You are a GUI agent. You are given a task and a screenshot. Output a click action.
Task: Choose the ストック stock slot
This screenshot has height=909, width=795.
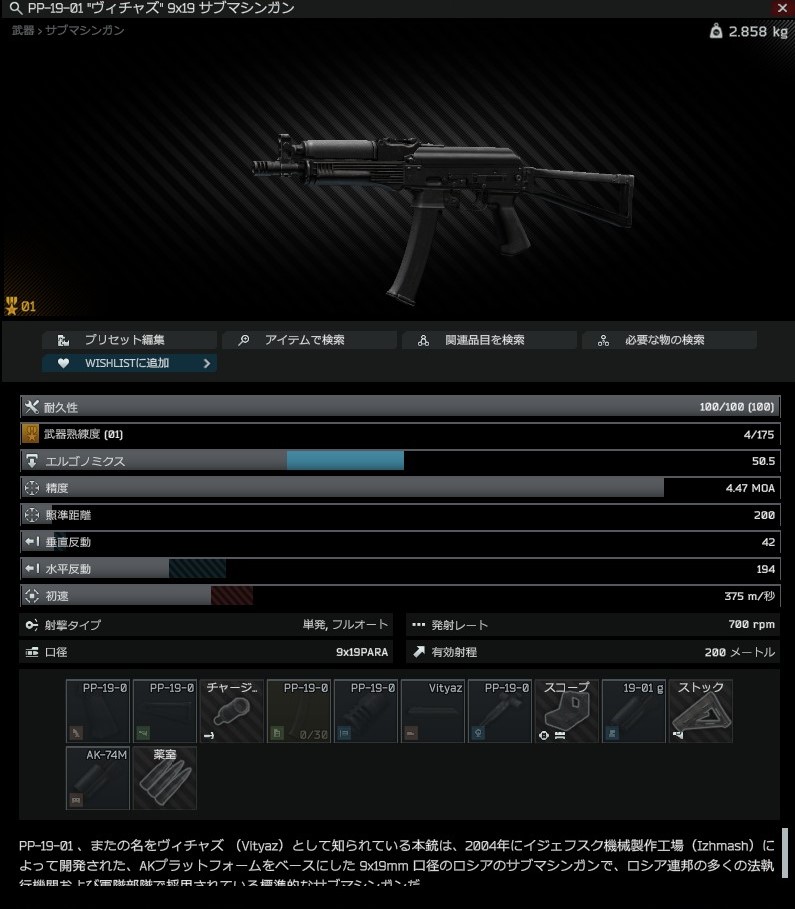coord(701,711)
